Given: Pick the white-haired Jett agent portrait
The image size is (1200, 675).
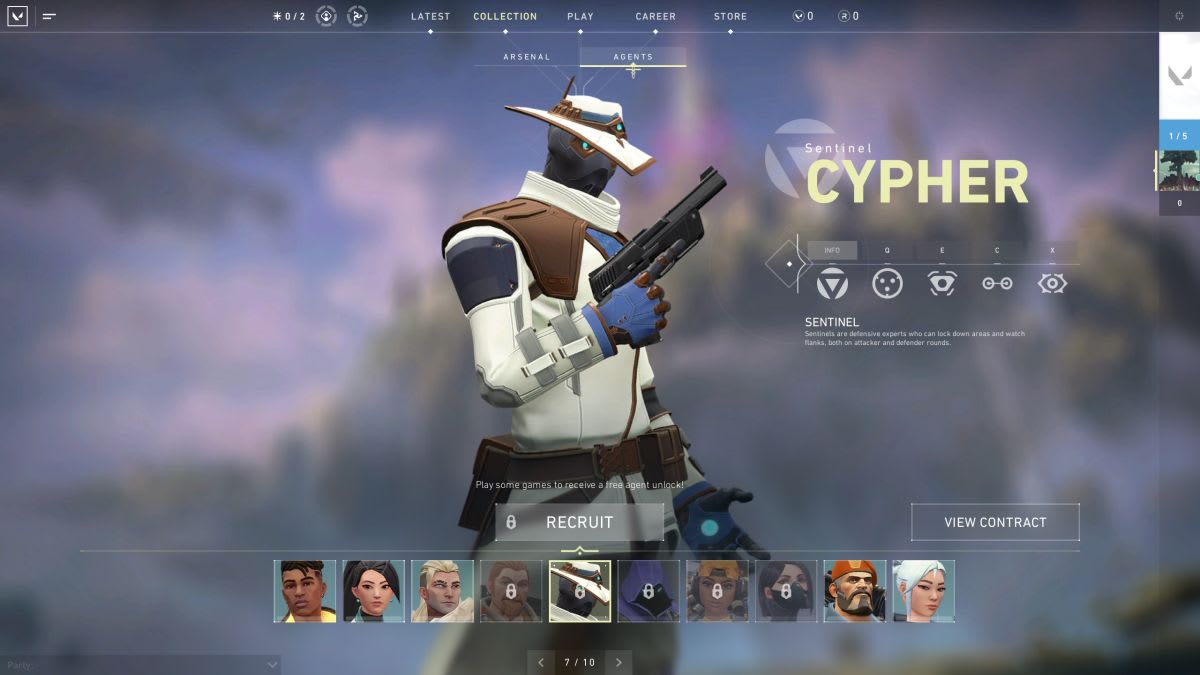Looking at the screenshot, I should pos(923,591).
